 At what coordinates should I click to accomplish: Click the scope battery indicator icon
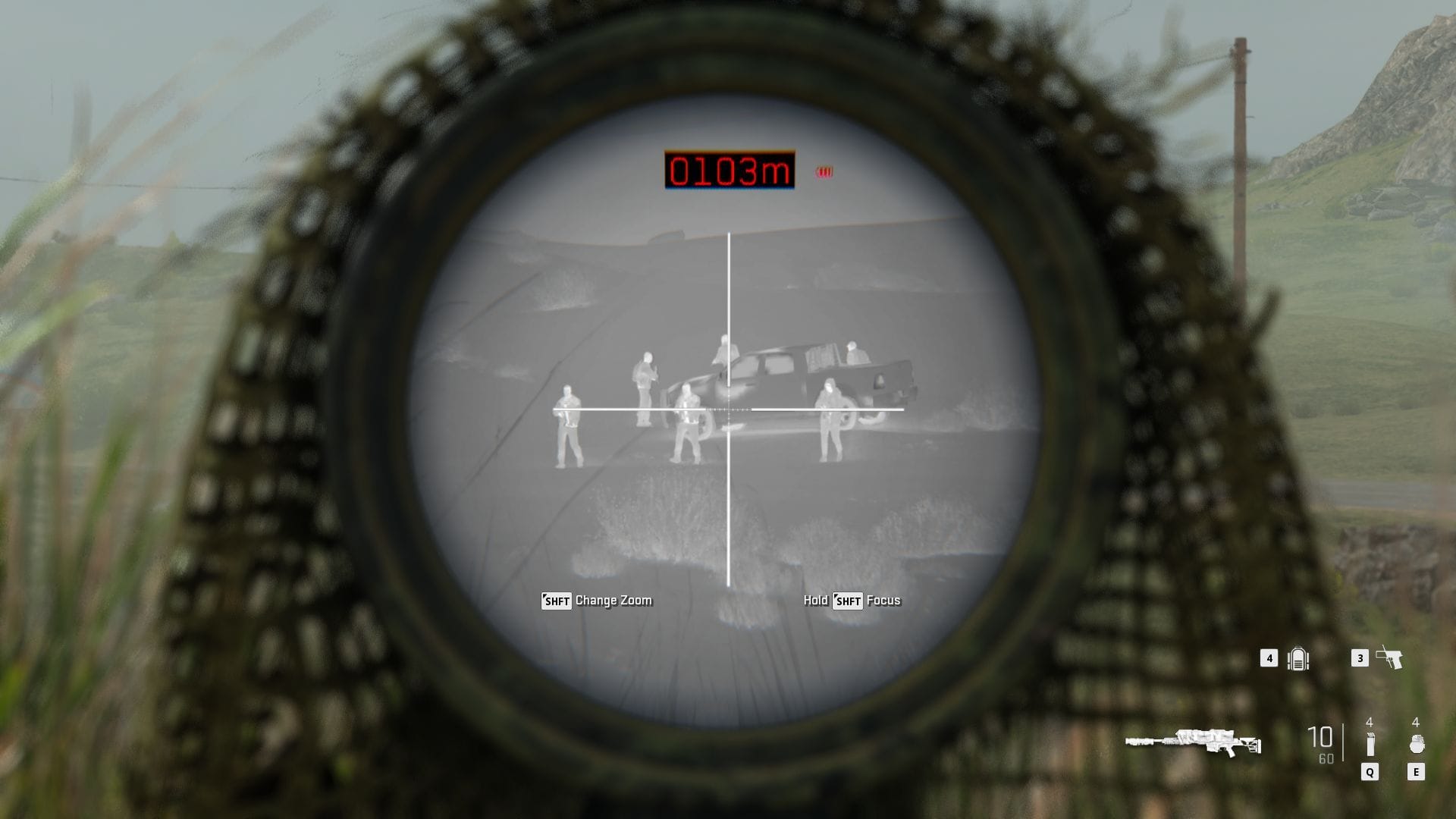[x=825, y=169]
